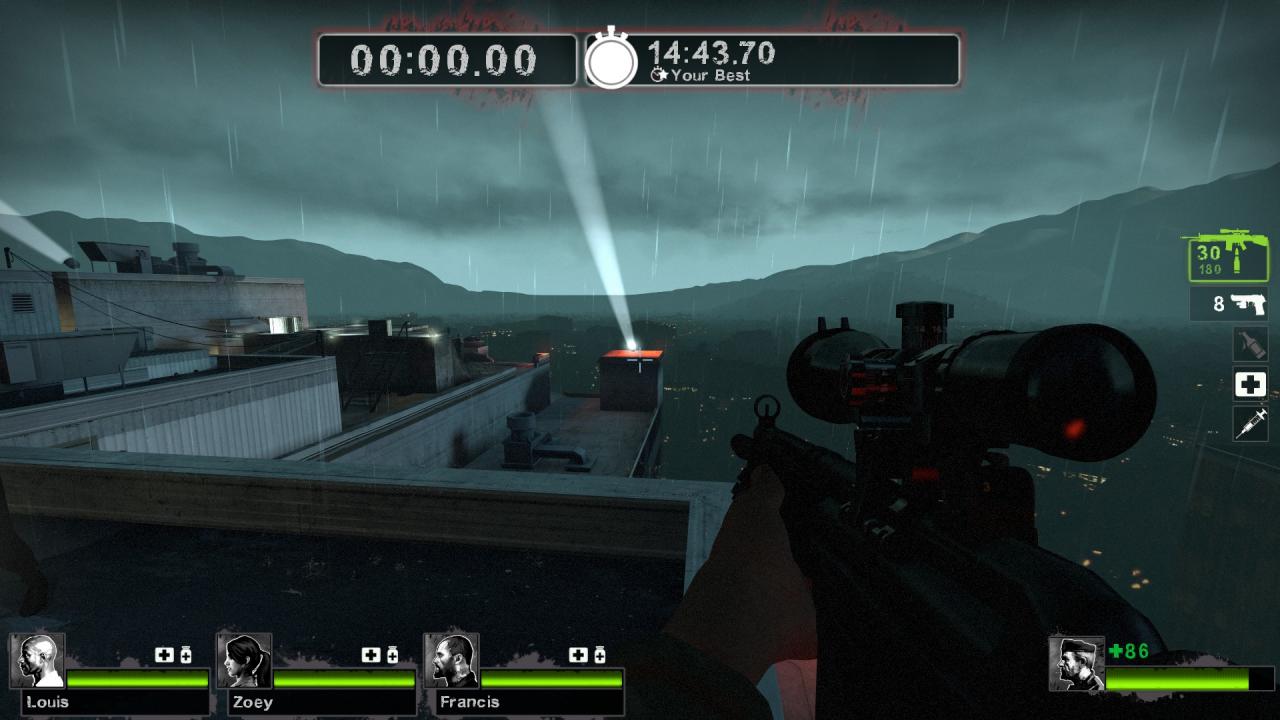1280x720 pixels.
Task: Click your own survivor portrait
Action: 1076,664
